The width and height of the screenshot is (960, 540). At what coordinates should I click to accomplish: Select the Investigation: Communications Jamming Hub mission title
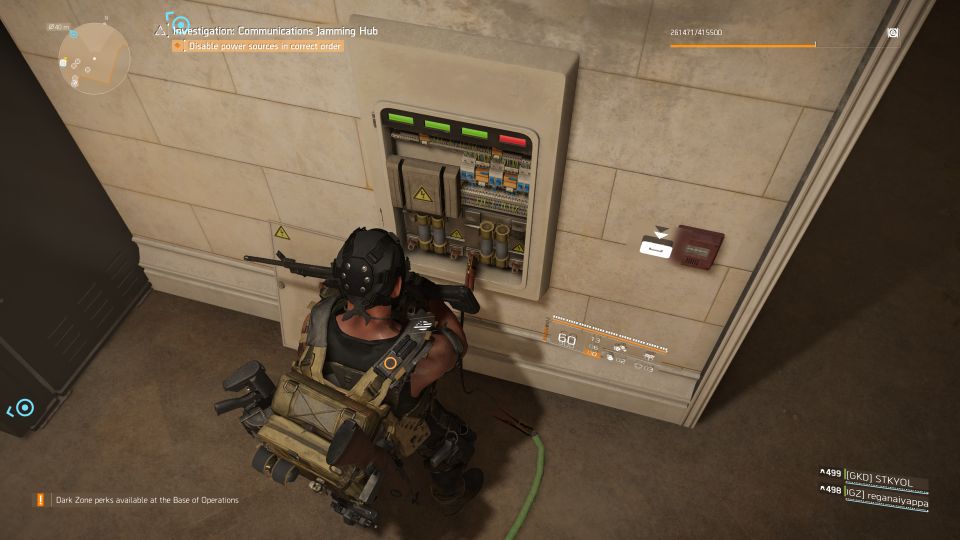[275, 31]
